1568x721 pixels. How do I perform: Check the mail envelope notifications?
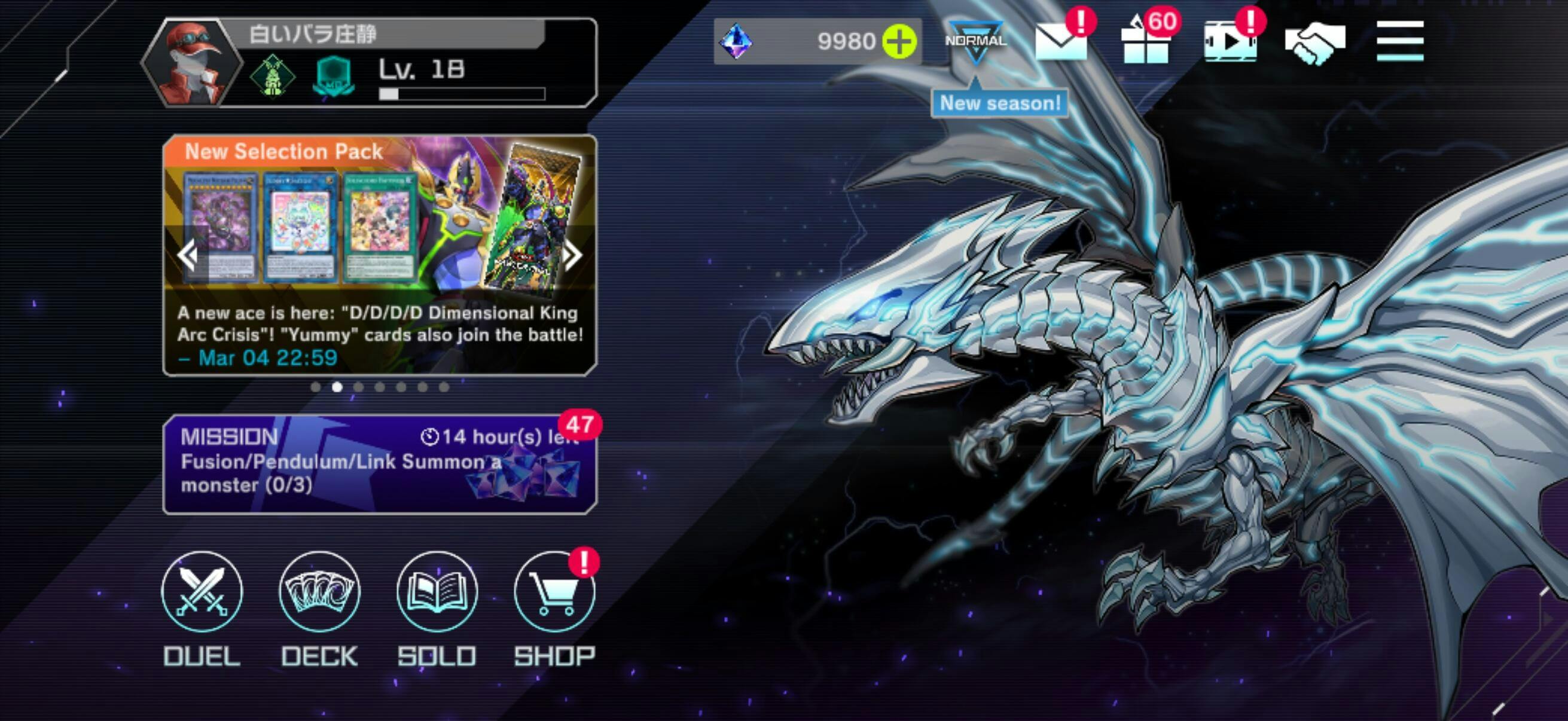coord(1060,41)
